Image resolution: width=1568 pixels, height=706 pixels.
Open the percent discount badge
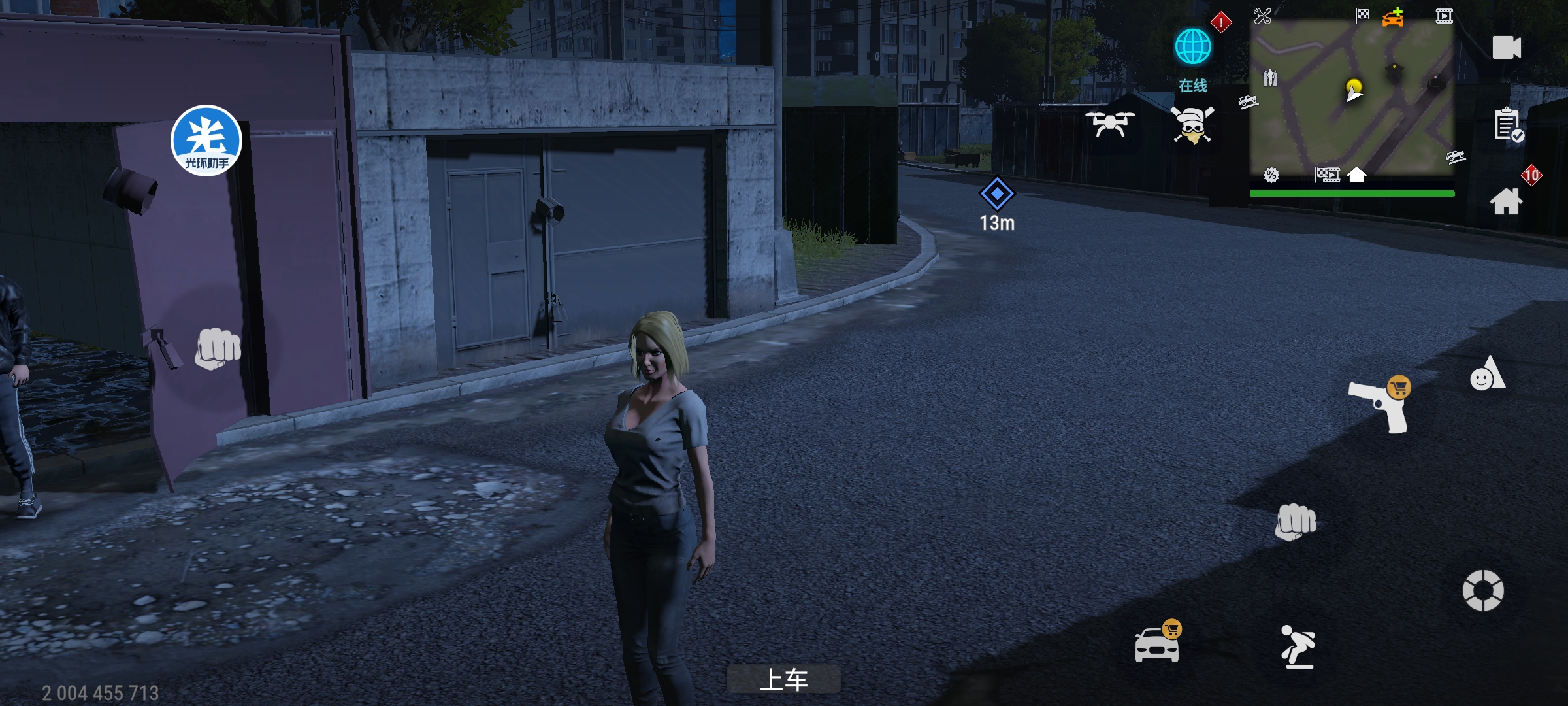pos(1271,175)
